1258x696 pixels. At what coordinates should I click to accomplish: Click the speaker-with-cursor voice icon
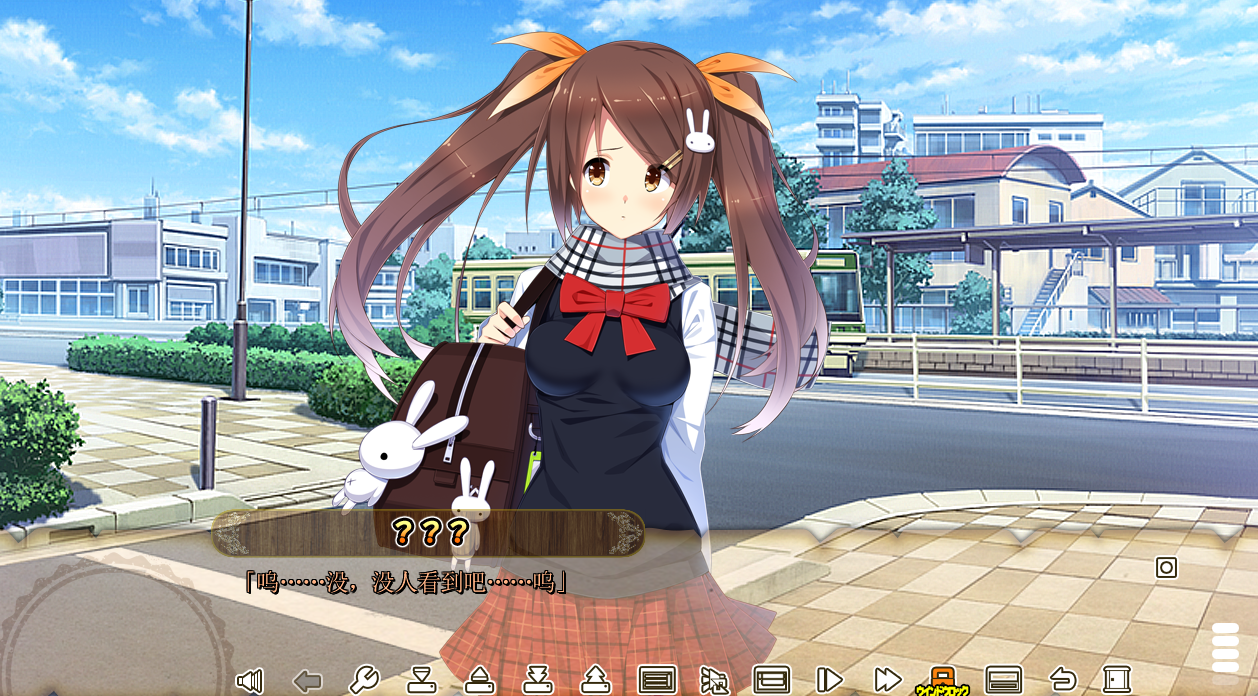click(714, 680)
